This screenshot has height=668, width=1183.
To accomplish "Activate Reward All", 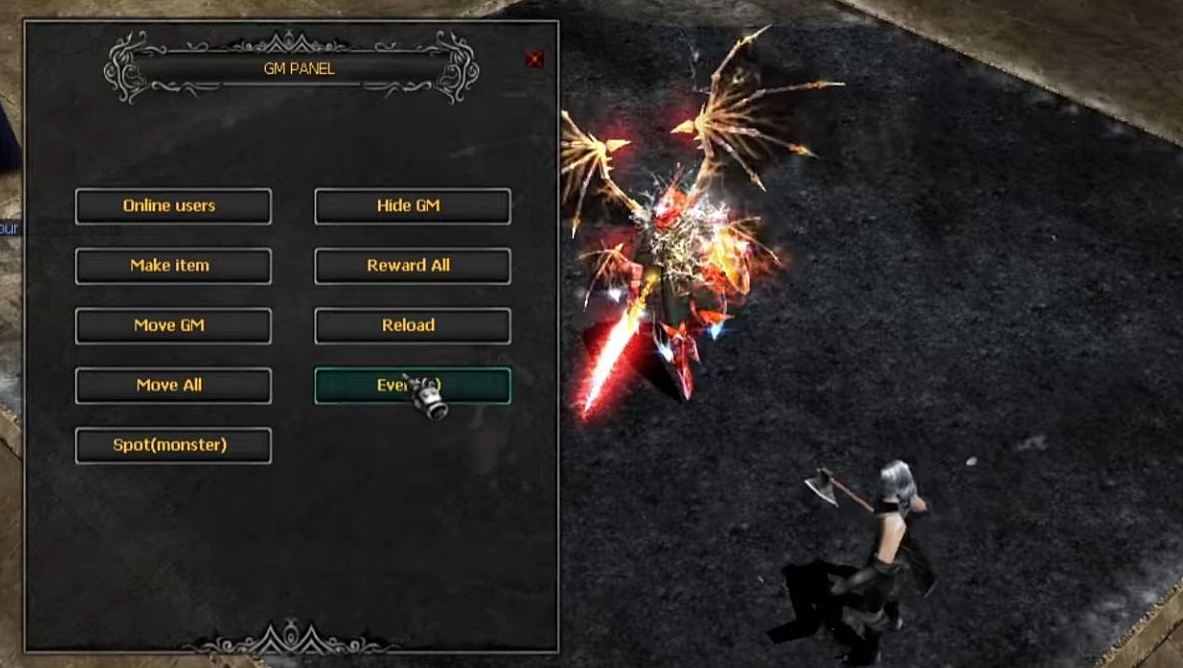I will [412, 266].
